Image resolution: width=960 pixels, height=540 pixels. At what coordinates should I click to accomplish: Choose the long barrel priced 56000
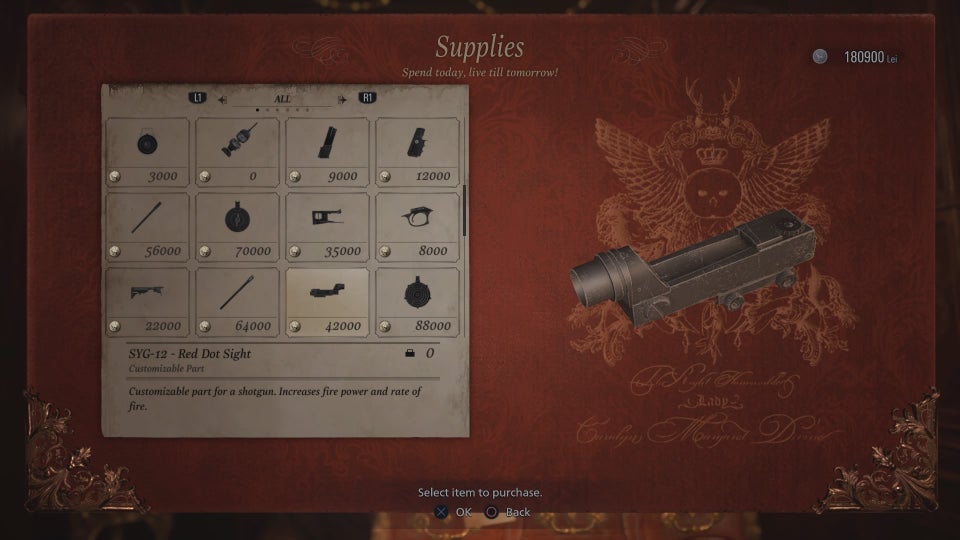point(147,226)
